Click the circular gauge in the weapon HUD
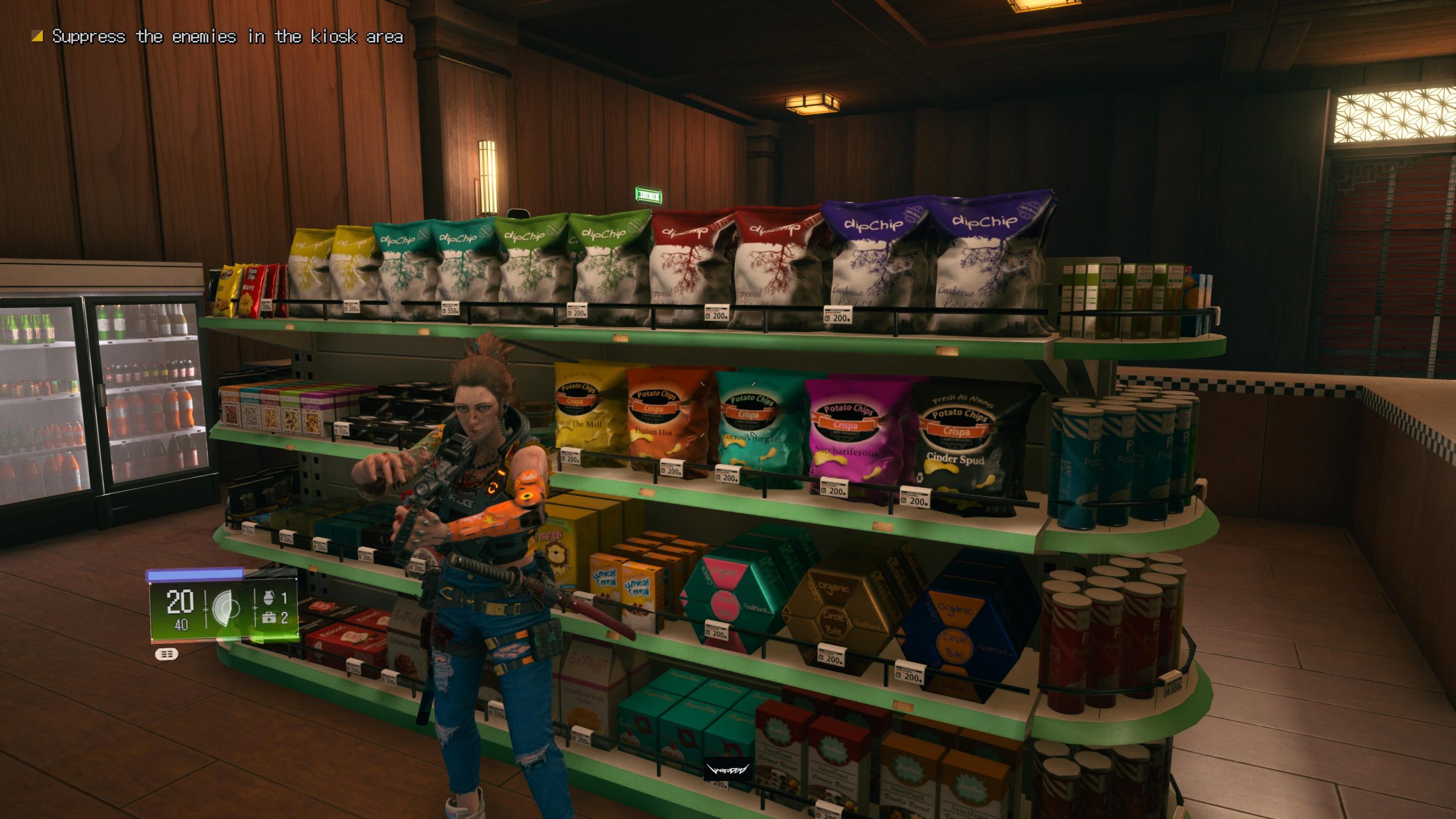 pos(225,609)
